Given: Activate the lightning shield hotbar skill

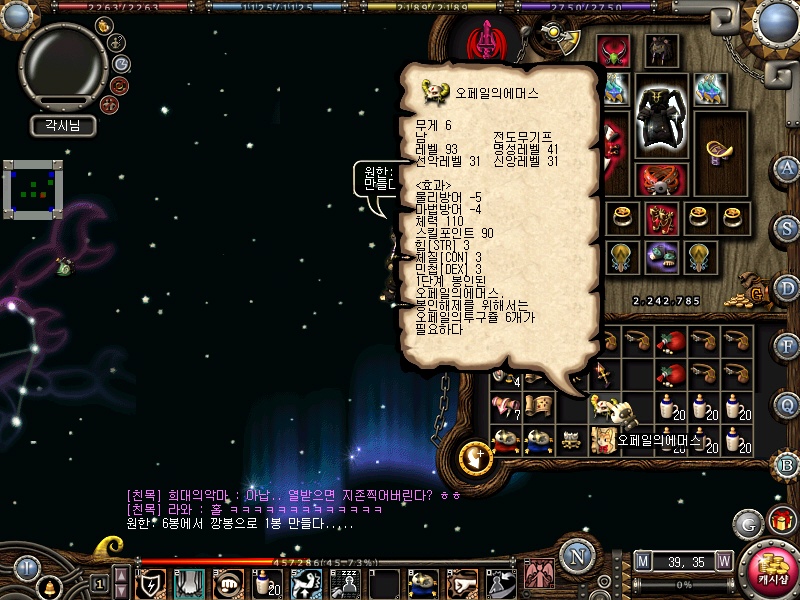Looking at the screenshot, I should pyautogui.click(x=151, y=583).
